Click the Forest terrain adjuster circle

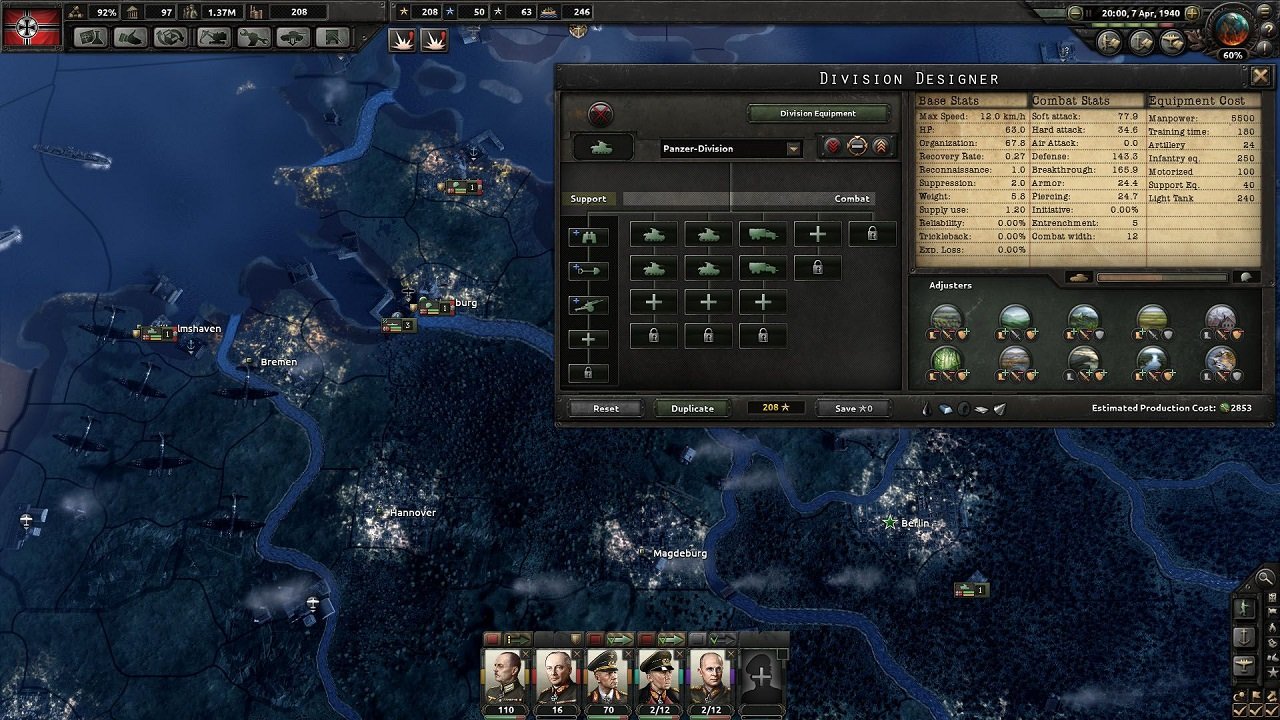945,359
